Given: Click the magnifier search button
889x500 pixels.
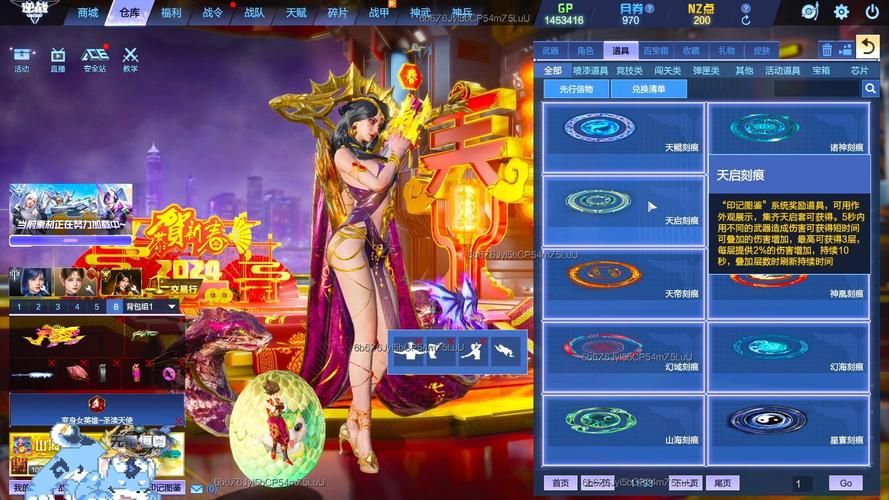Looking at the screenshot, I should [870, 89].
